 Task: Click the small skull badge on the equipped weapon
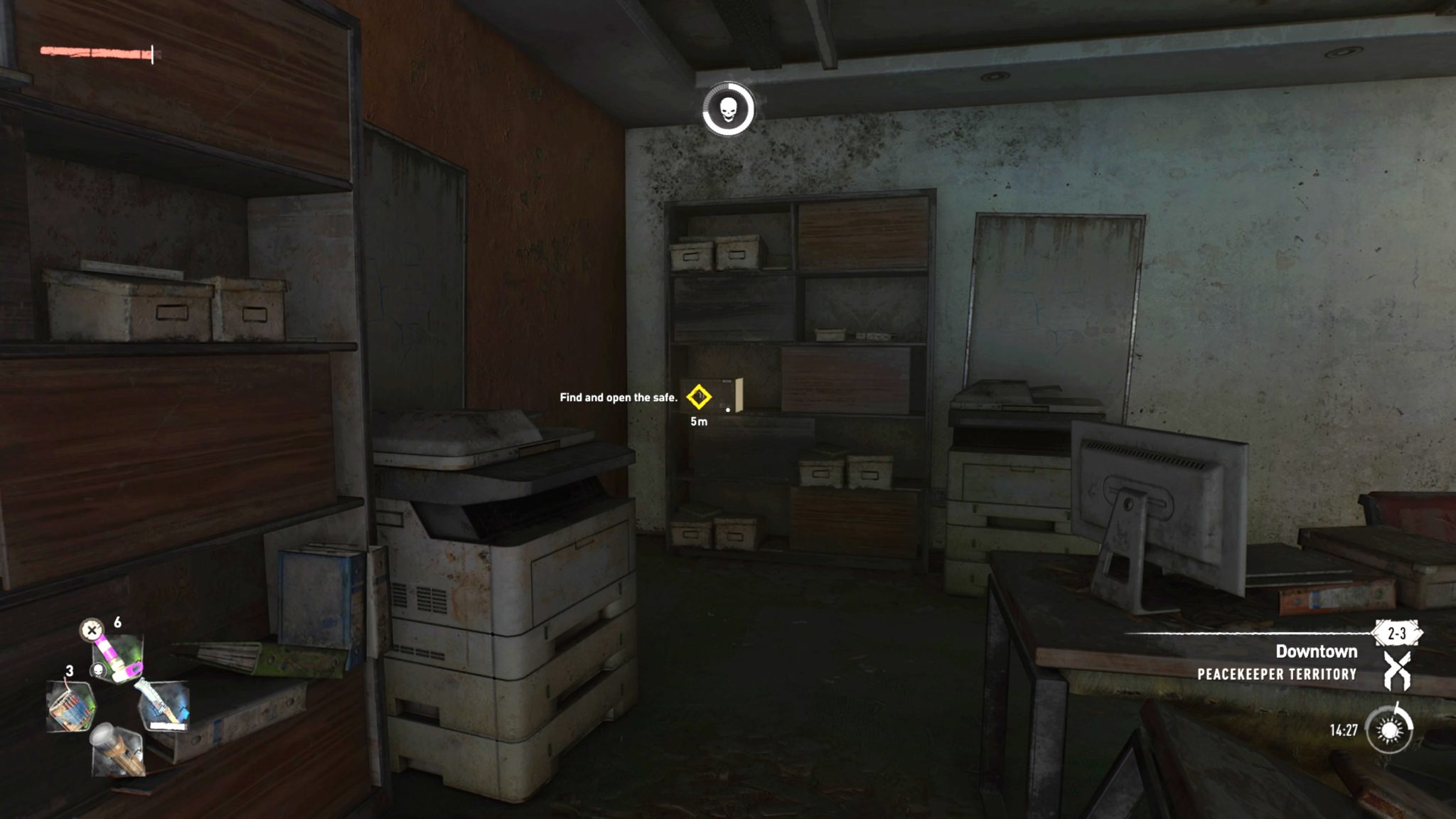click(x=100, y=670)
